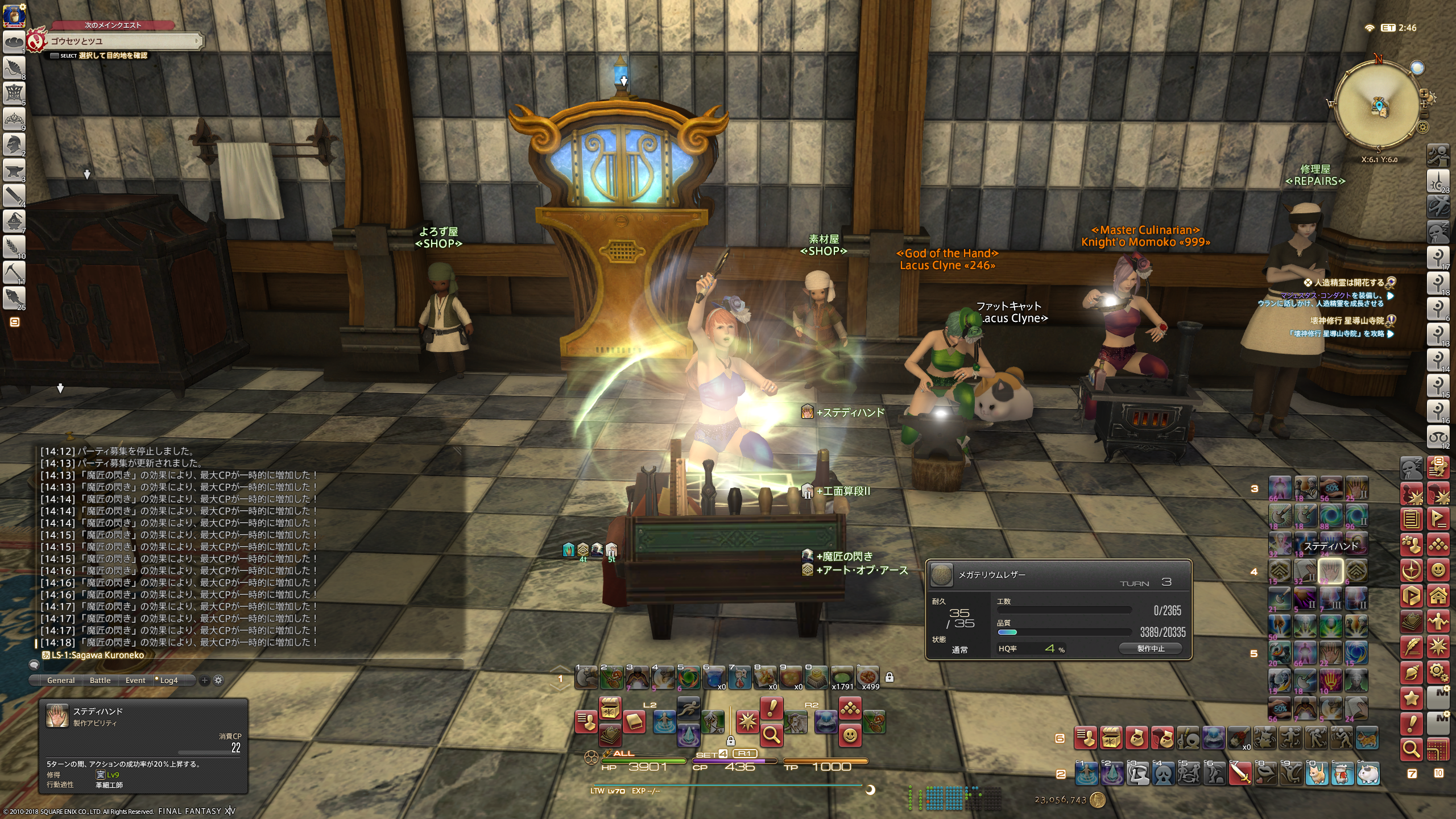Use the x1791 green tea item slot
The height and width of the screenshot is (819, 1456).
click(842, 677)
